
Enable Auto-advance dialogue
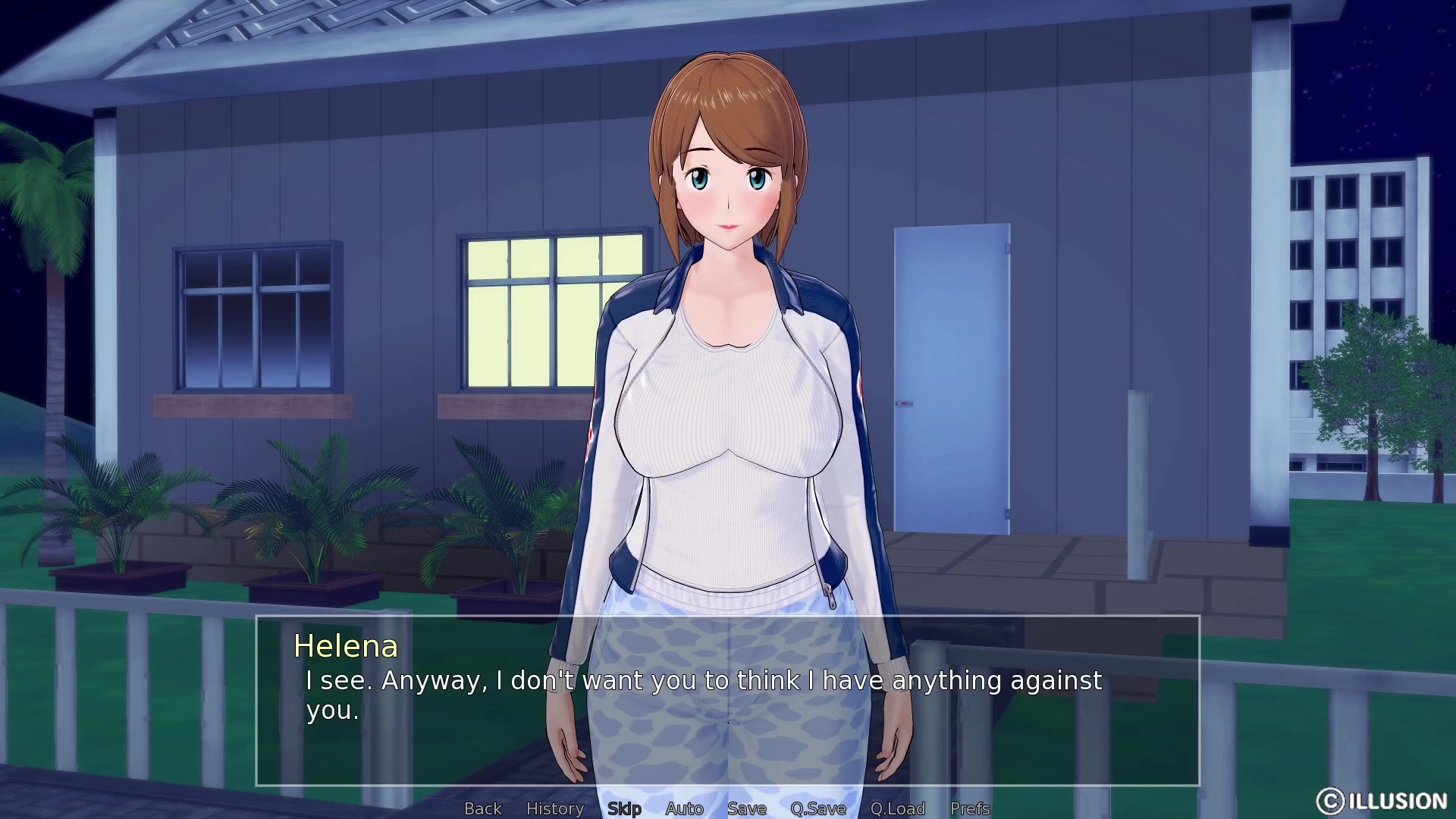click(684, 808)
